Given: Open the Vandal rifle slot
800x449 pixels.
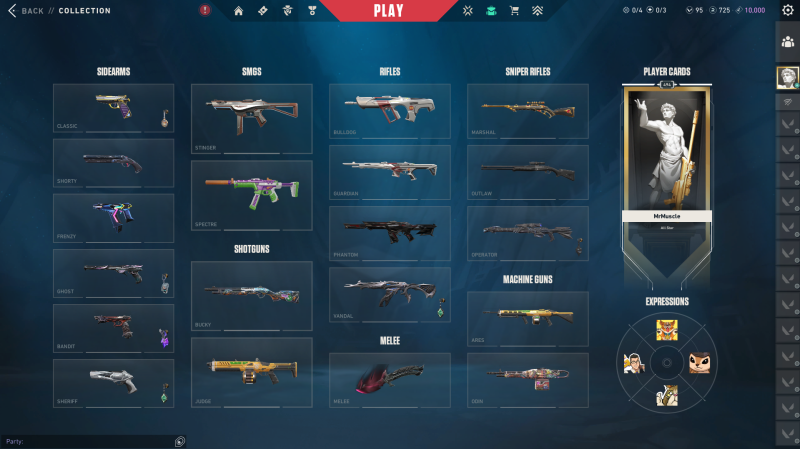Looking at the screenshot, I should click(389, 294).
